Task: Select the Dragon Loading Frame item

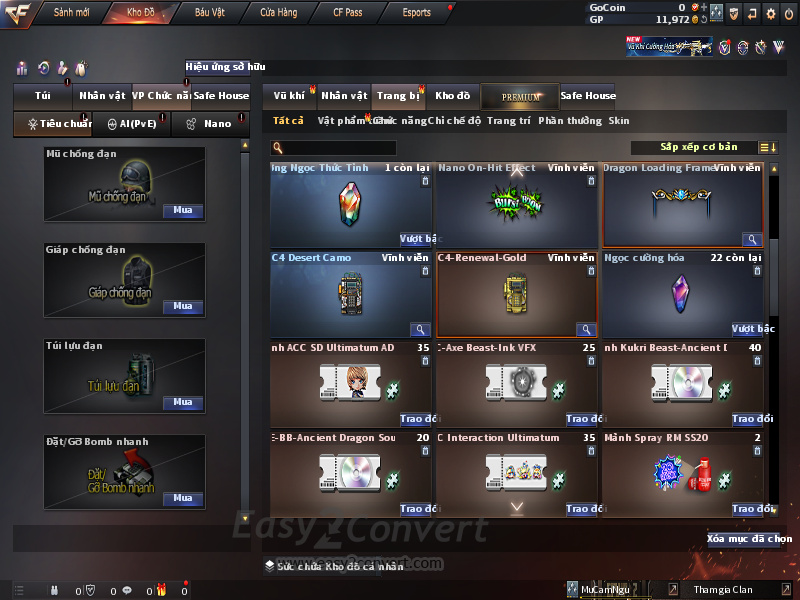Action: [x=683, y=205]
